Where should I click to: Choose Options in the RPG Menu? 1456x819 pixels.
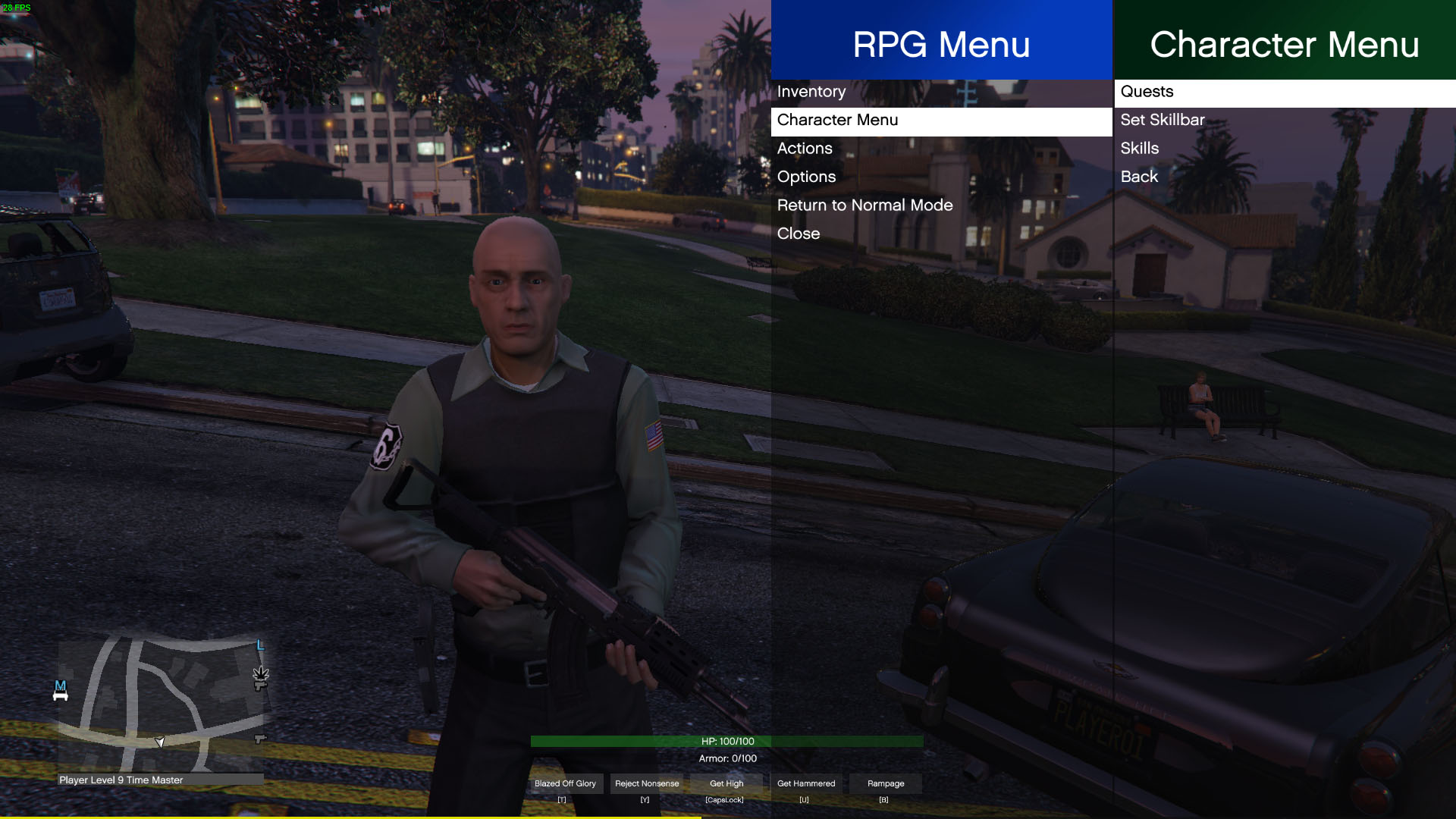click(806, 177)
